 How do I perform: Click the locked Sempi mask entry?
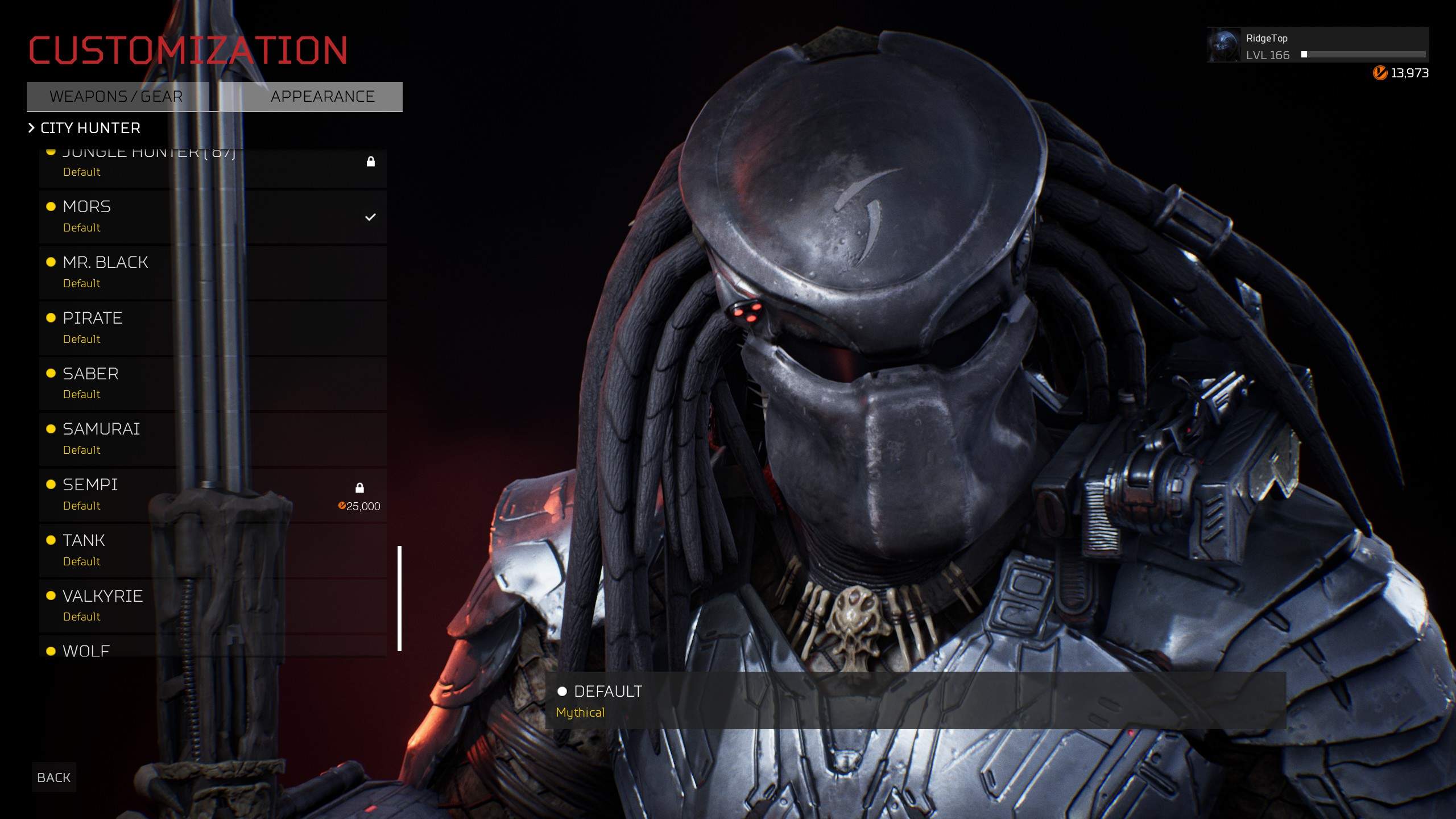tap(213, 495)
